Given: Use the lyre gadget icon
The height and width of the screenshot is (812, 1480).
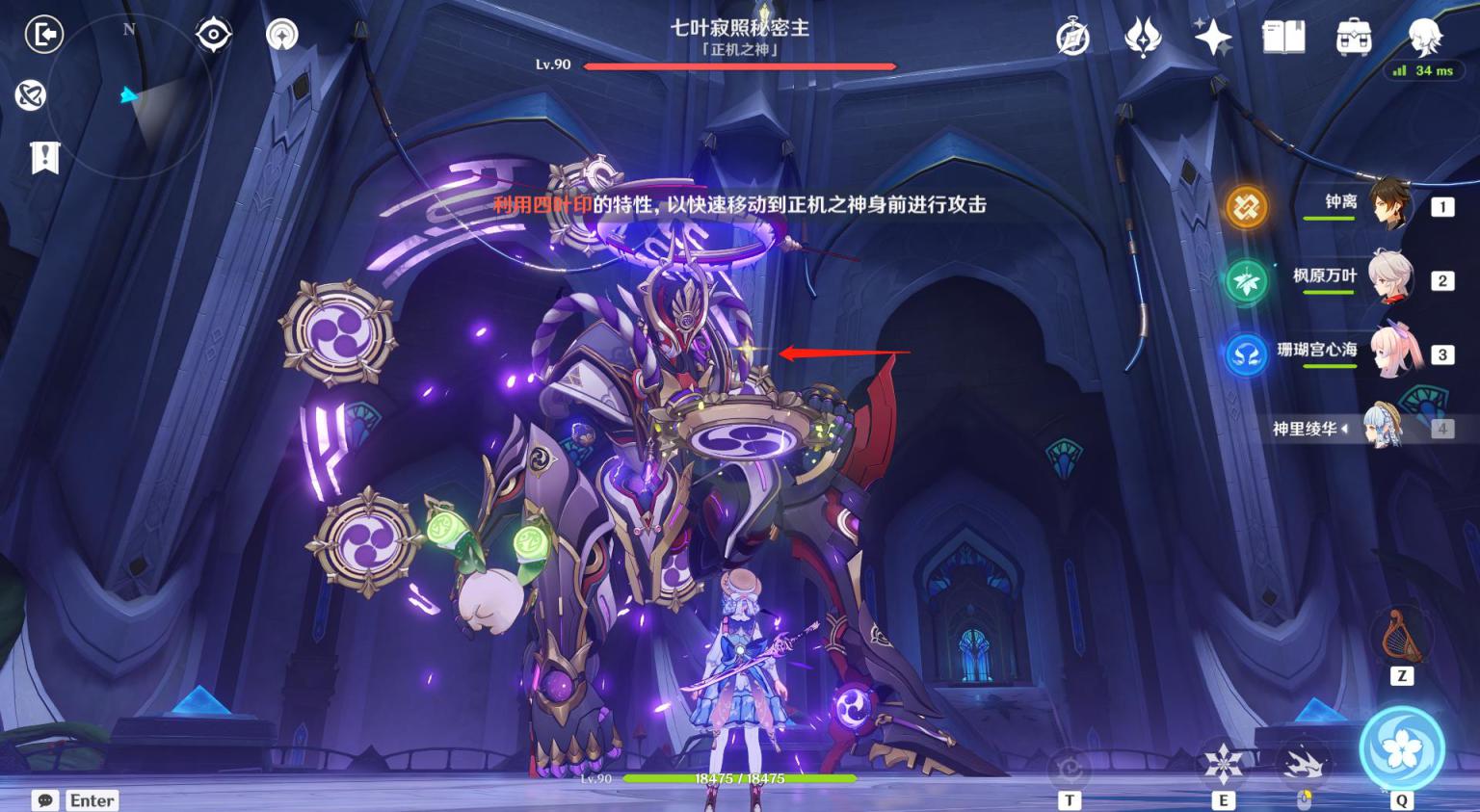Looking at the screenshot, I should tap(1401, 637).
